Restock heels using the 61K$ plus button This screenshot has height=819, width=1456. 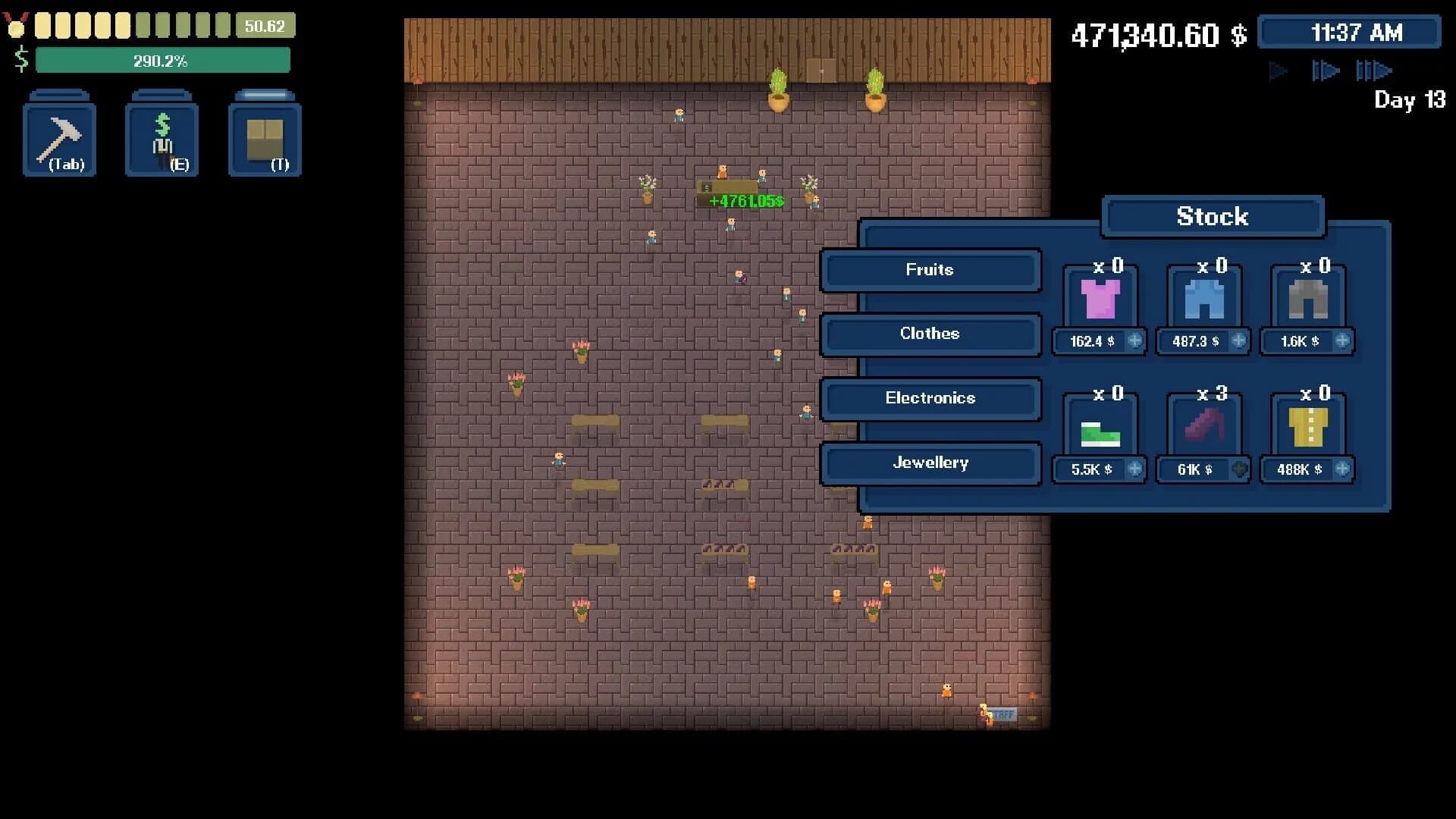coord(1239,470)
